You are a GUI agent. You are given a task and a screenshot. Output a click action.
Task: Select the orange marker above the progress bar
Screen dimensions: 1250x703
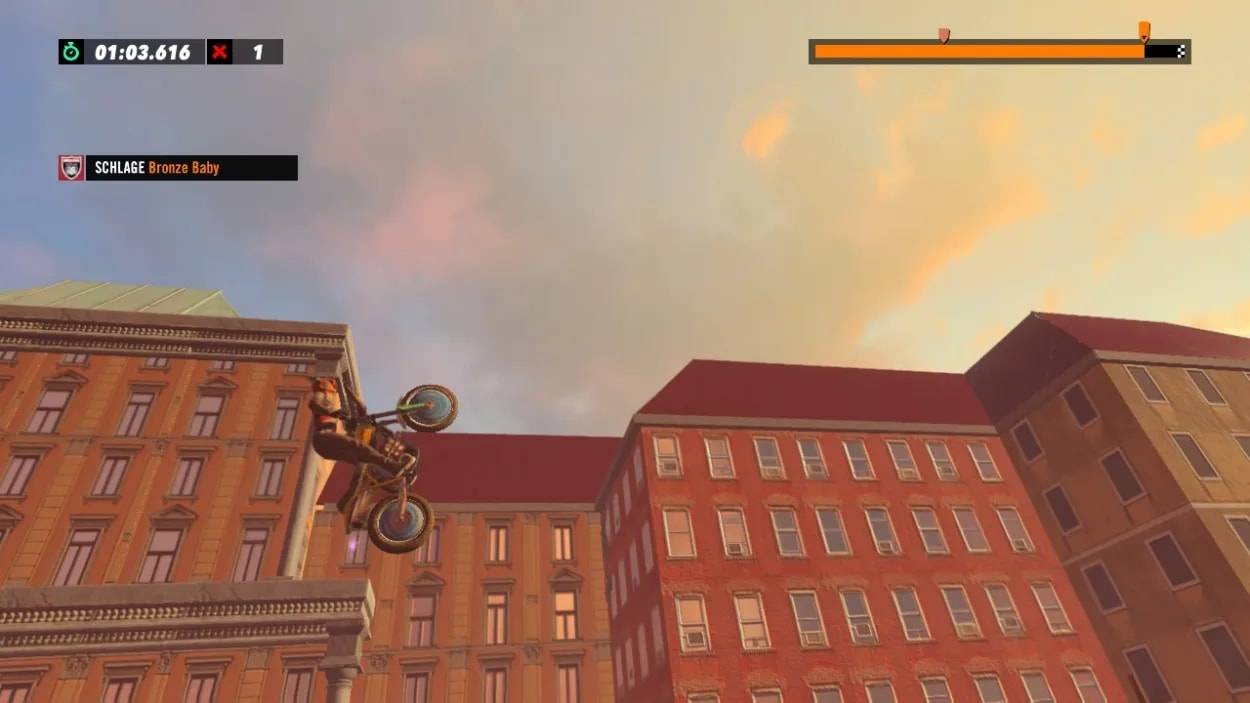click(x=1144, y=31)
